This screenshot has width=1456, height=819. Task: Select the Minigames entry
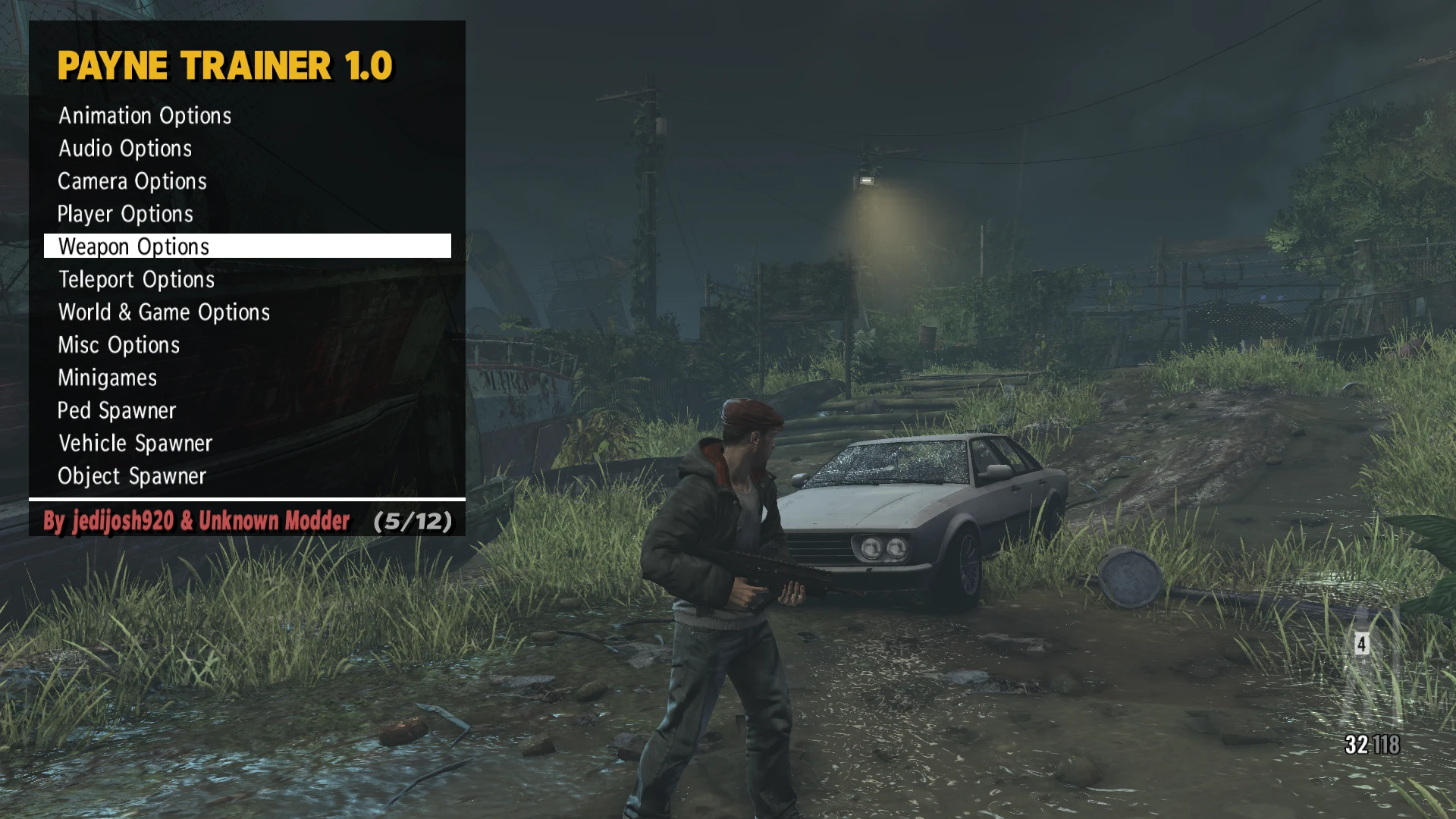point(107,378)
